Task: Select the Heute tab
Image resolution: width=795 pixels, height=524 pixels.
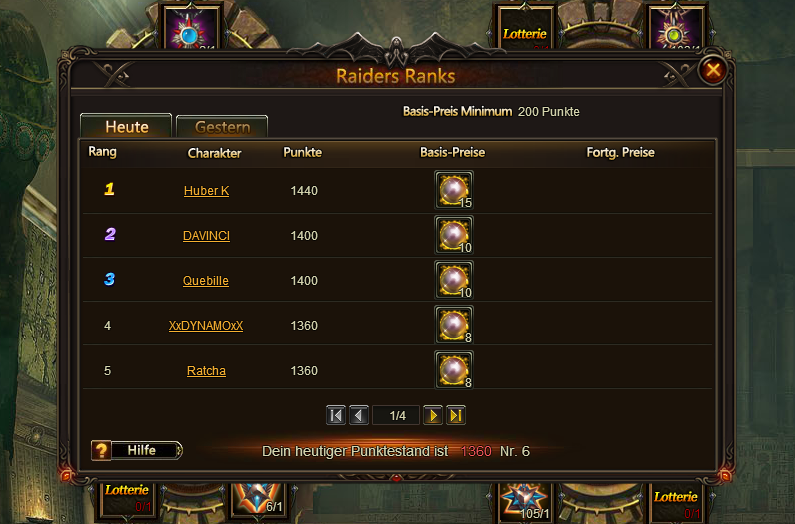Action: tap(127, 127)
